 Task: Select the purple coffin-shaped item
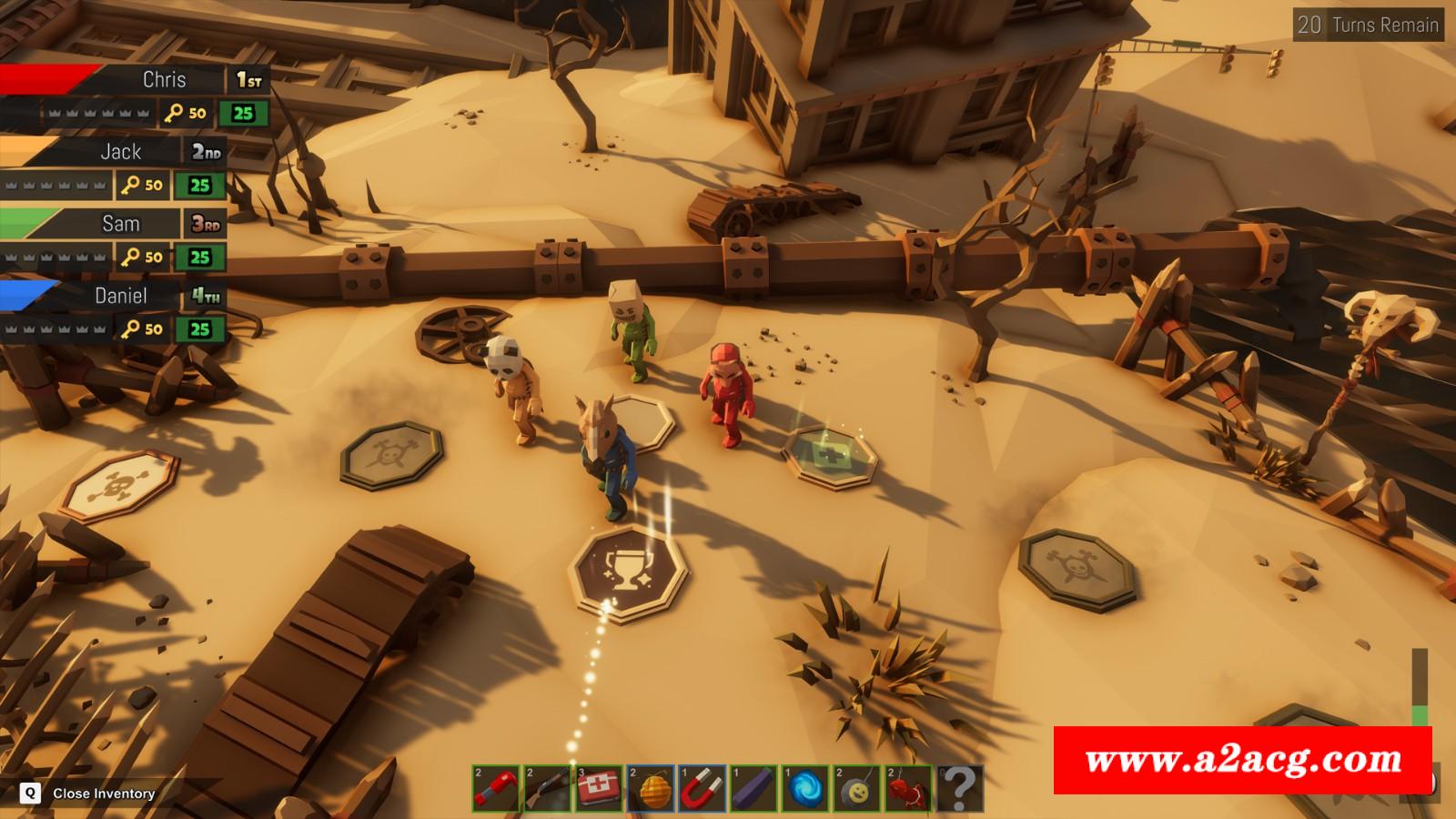click(x=754, y=788)
